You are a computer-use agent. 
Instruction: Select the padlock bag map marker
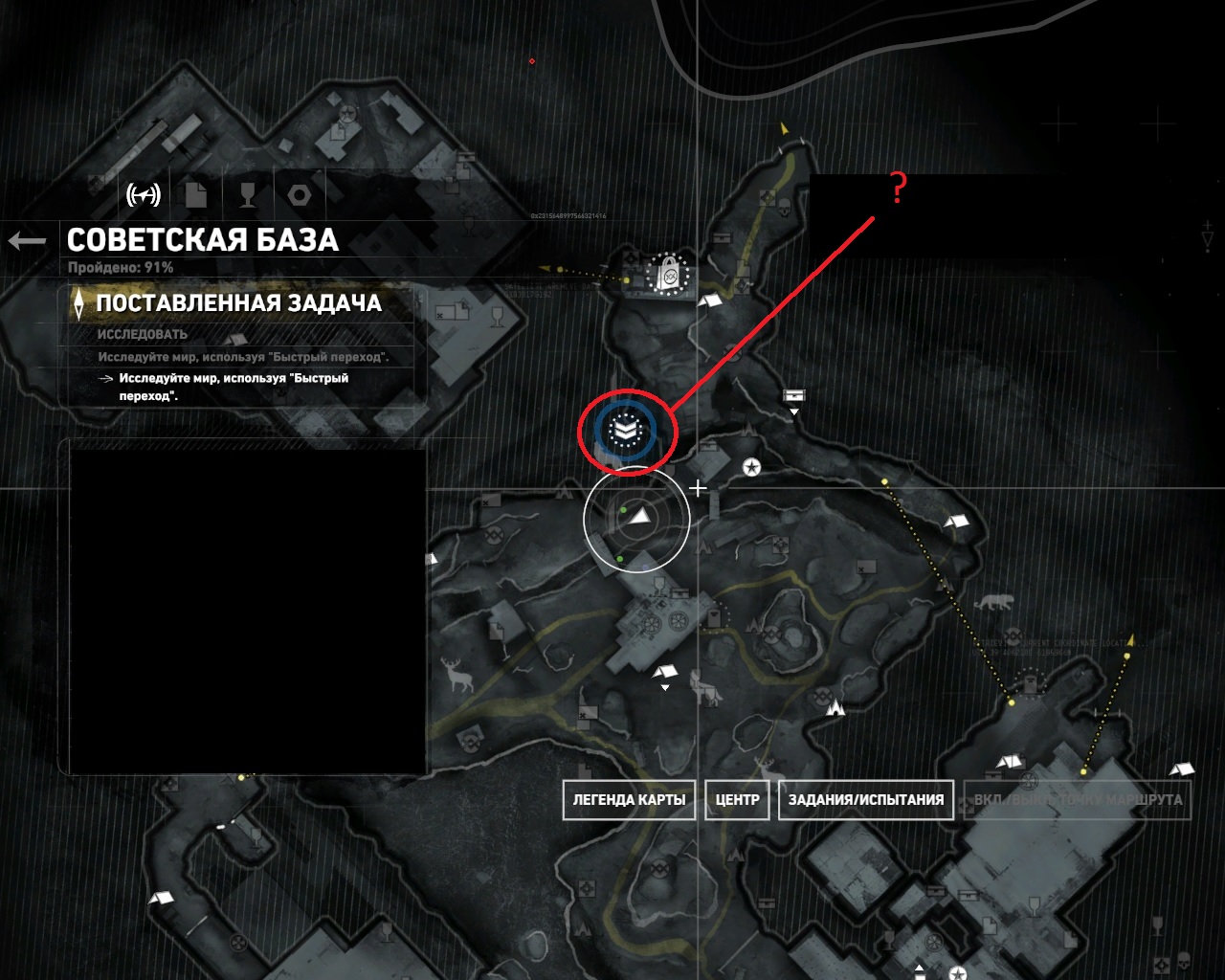tap(669, 276)
